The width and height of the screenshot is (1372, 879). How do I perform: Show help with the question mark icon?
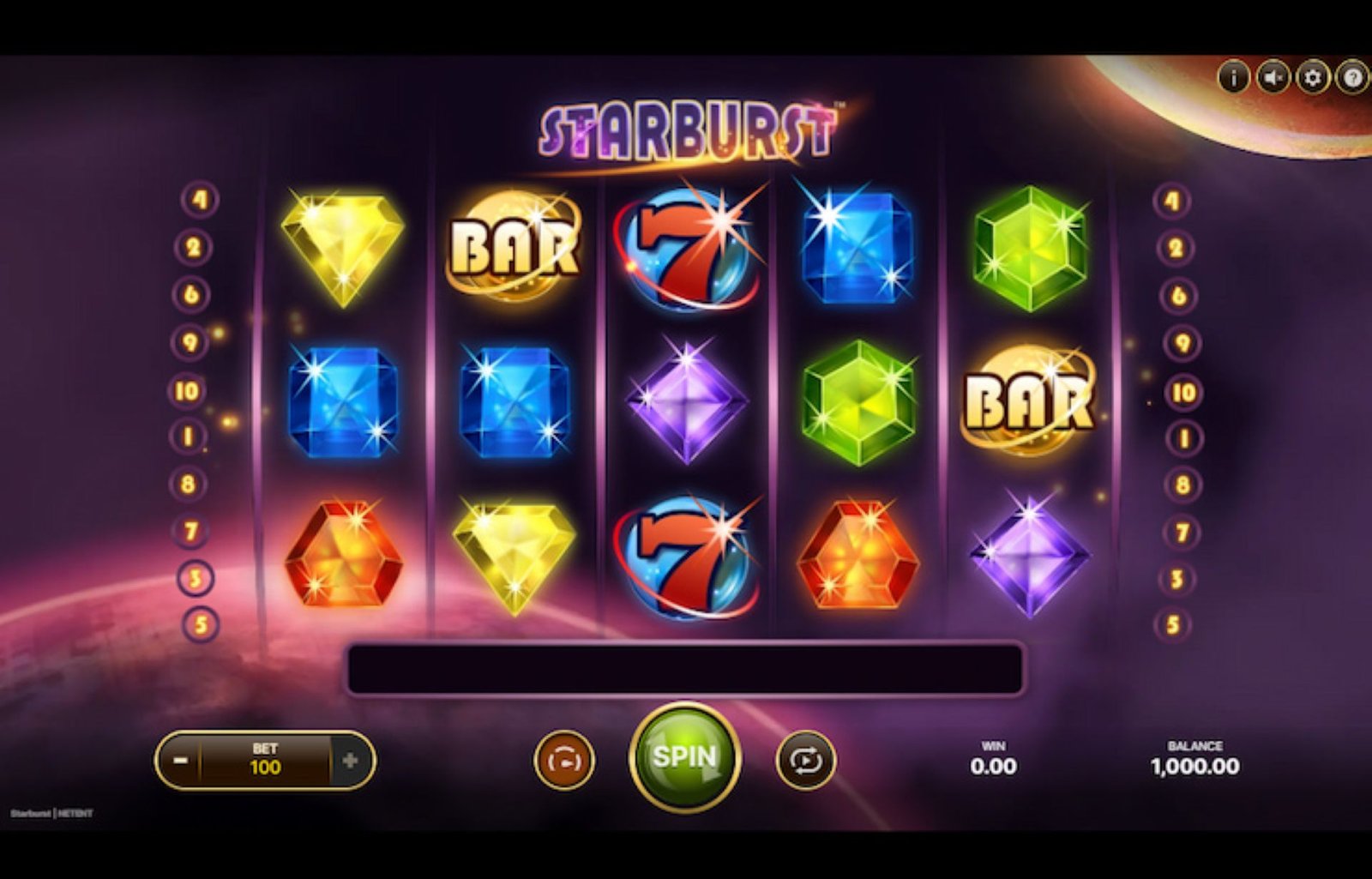pos(1352,78)
